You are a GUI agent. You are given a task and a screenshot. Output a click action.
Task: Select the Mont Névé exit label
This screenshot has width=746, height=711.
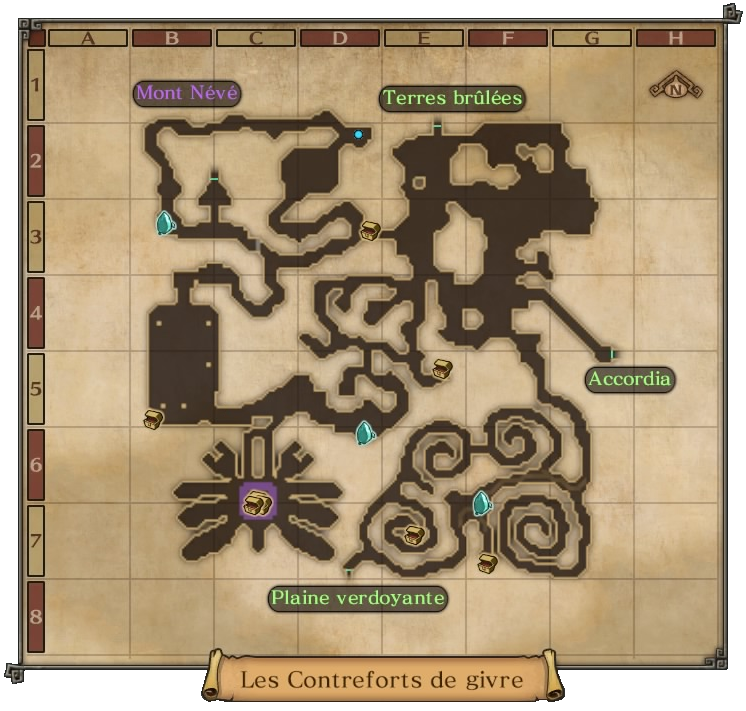tap(187, 94)
